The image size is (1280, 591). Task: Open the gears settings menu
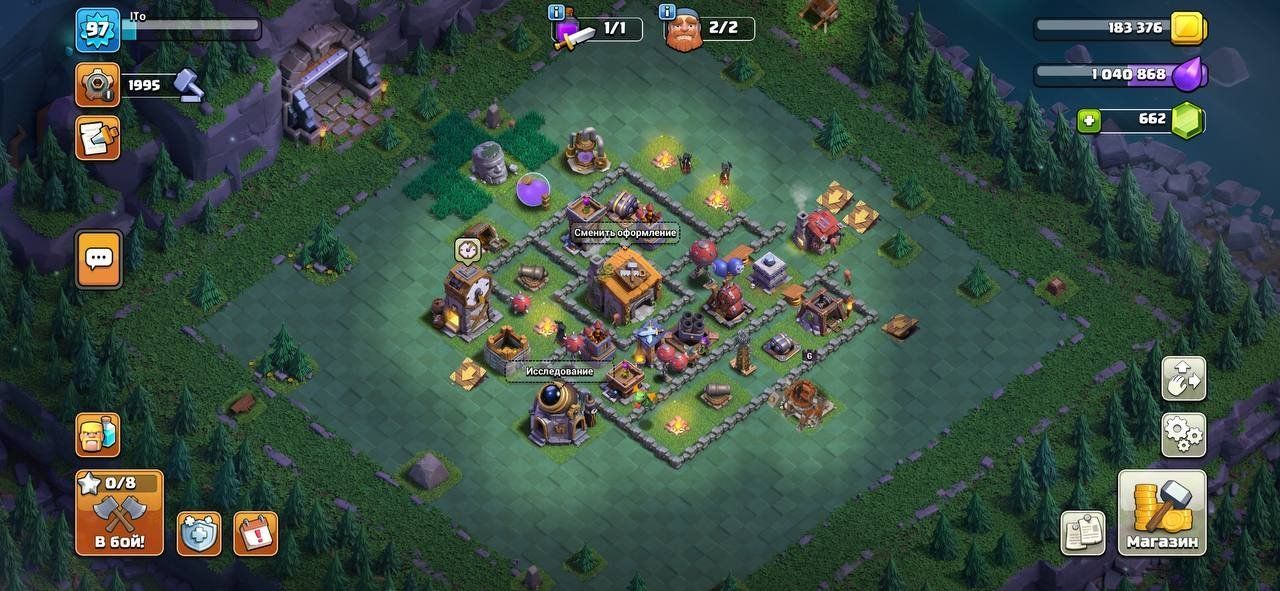point(1183,434)
